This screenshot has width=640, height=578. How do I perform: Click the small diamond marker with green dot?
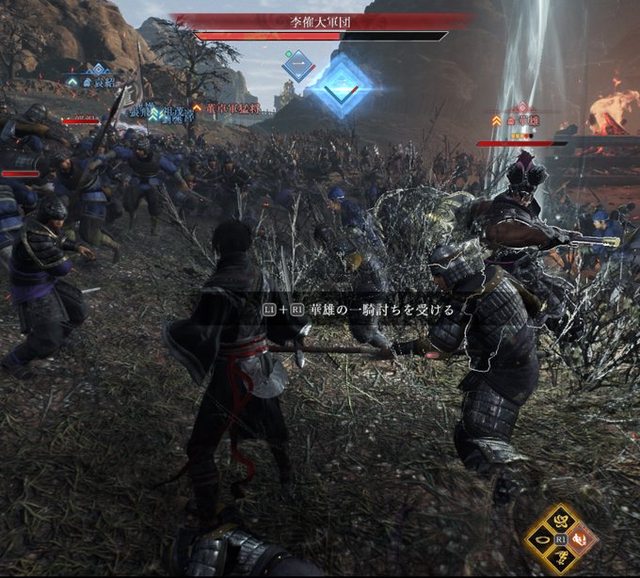298,66
